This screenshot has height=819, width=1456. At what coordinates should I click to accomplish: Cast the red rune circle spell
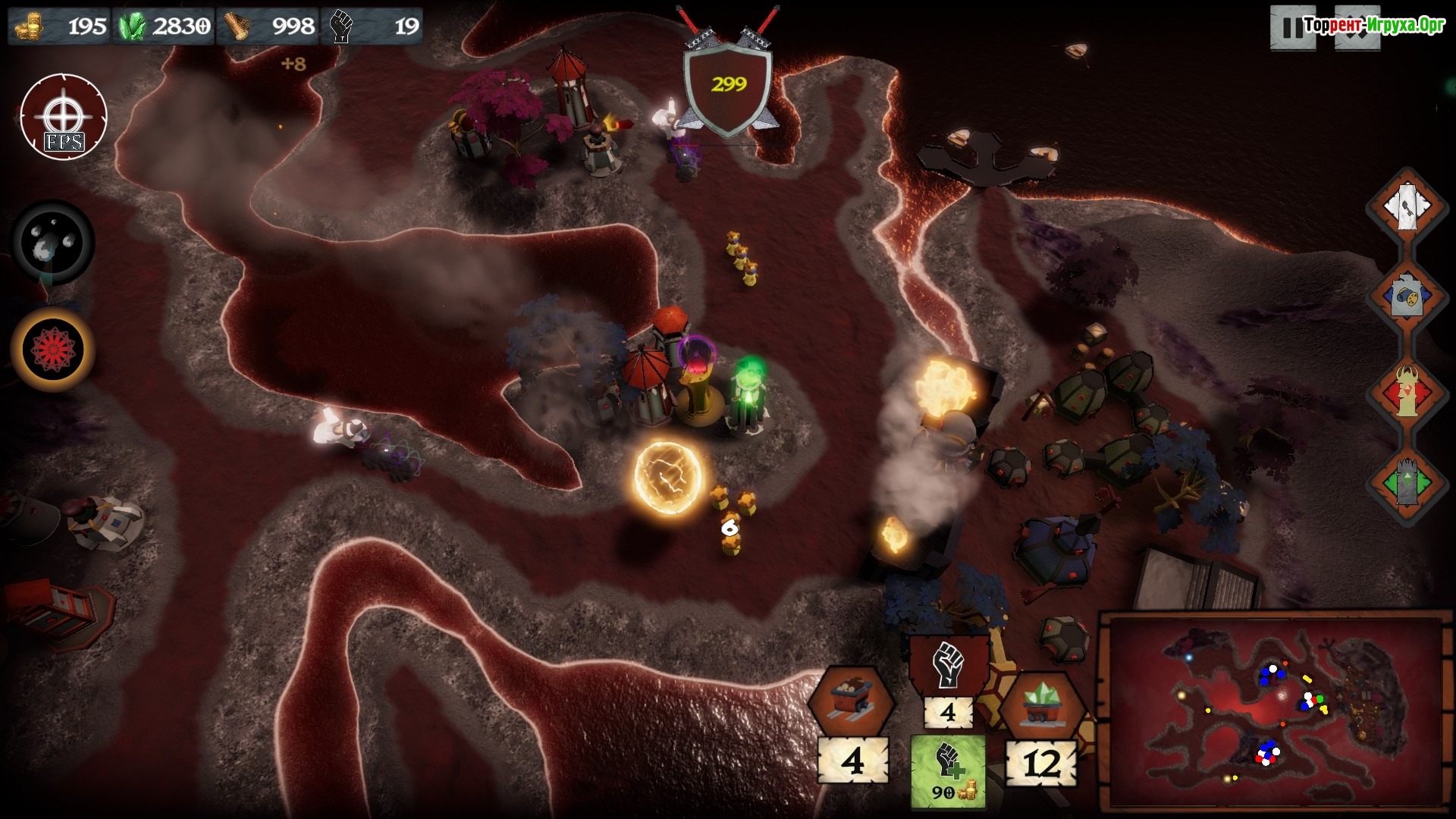coord(53,349)
